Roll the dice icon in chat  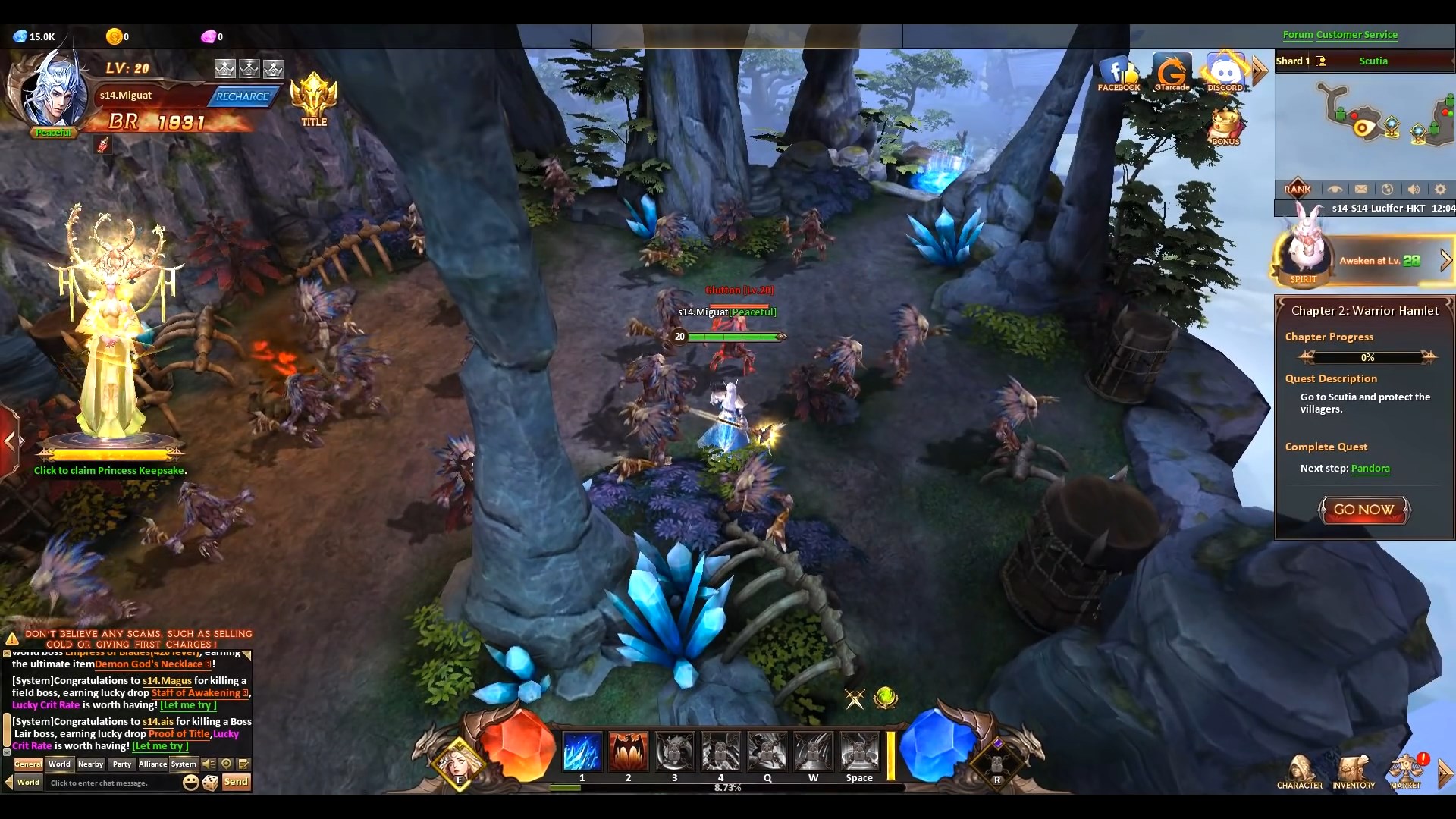pyautogui.click(x=211, y=782)
